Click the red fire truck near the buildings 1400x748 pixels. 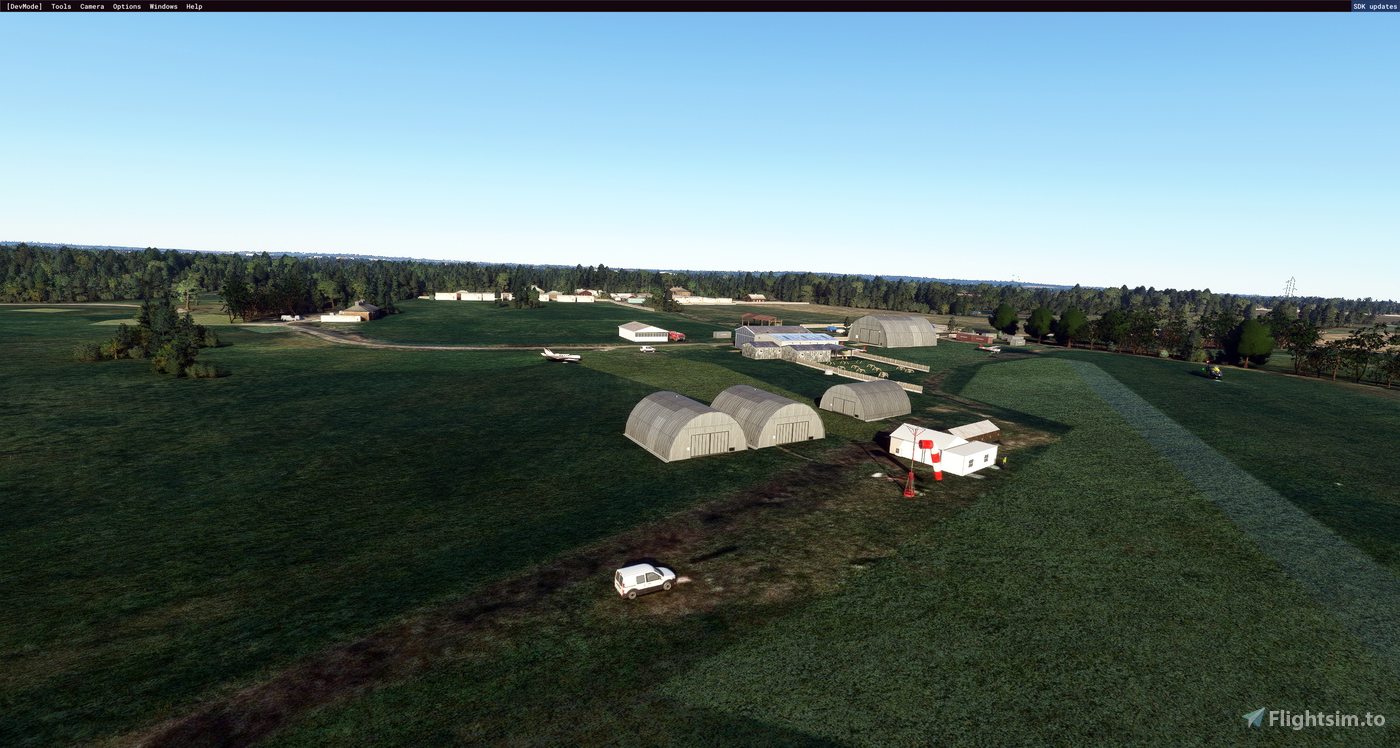tap(676, 336)
